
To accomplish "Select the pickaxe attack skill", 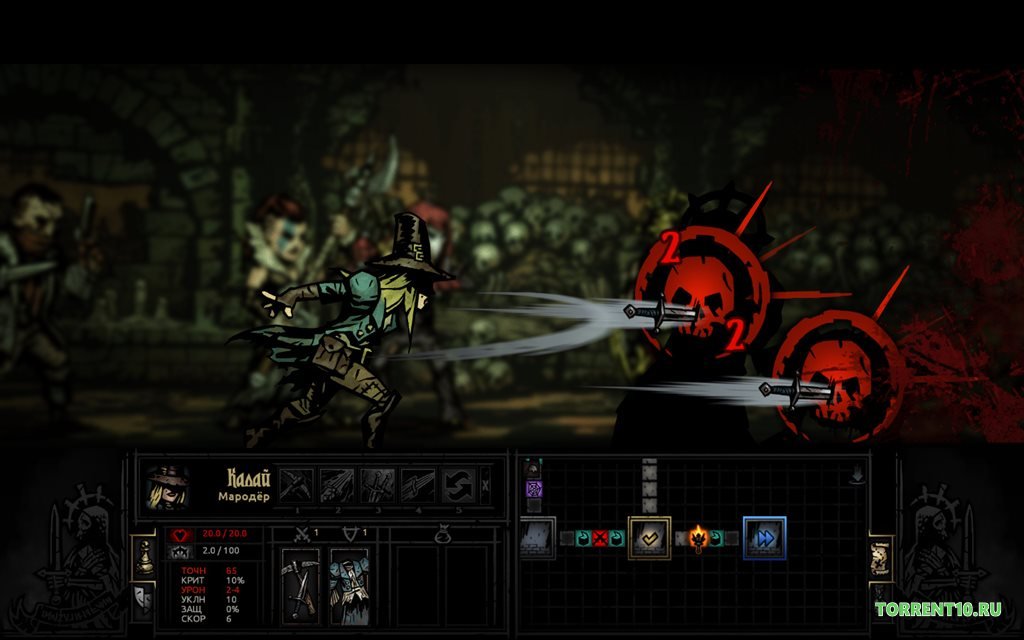I will click(296, 486).
